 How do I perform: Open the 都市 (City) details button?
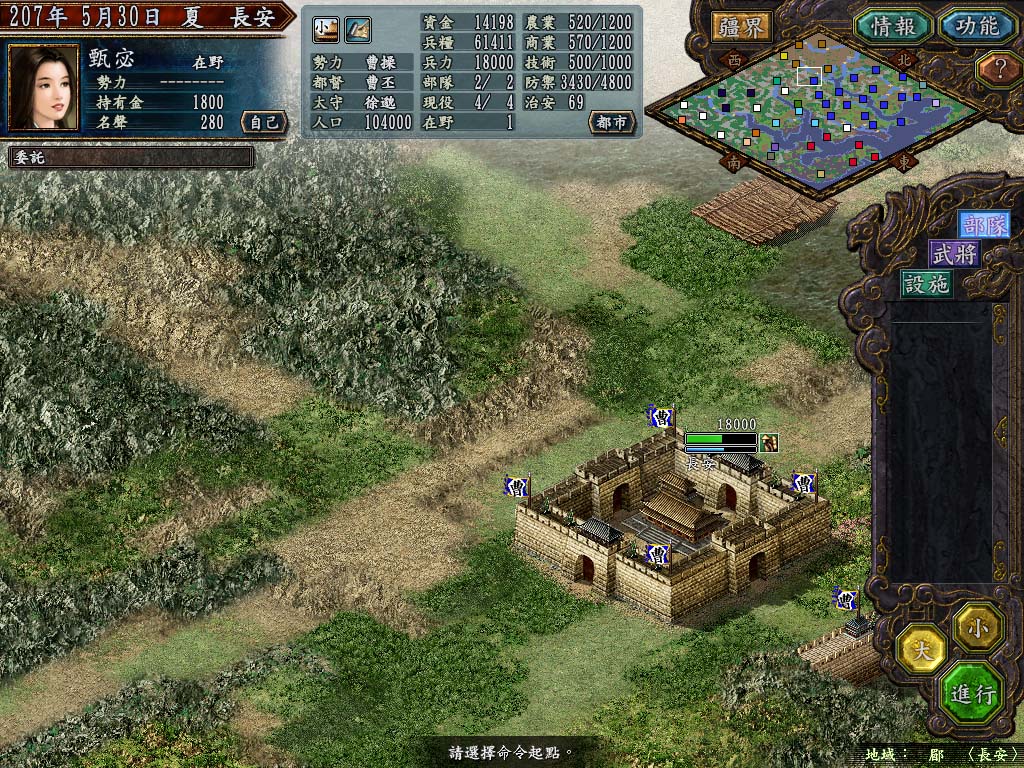coord(611,122)
